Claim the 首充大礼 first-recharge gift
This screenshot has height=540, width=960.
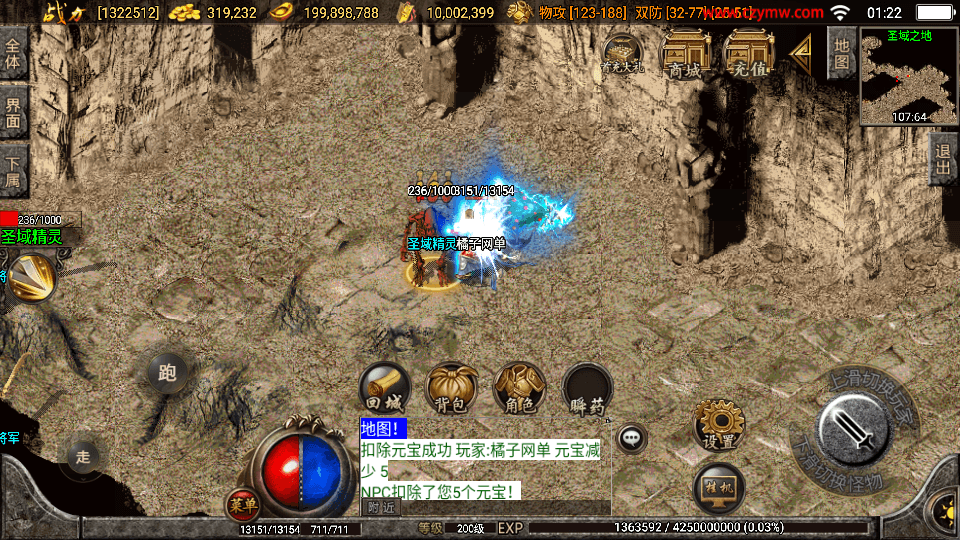622,55
